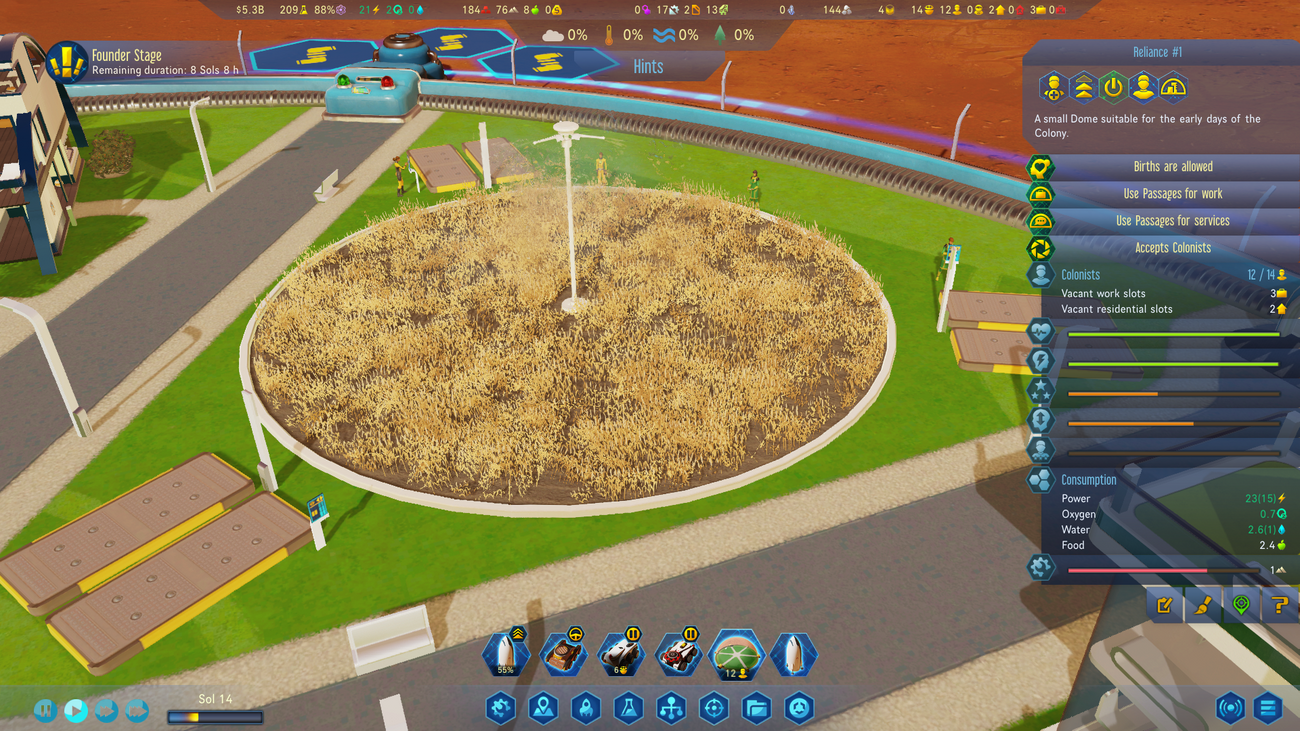Set game to normal play speed
Image resolution: width=1300 pixels, height=731 pixels.
pyautogui.click(x=76, y=710)
